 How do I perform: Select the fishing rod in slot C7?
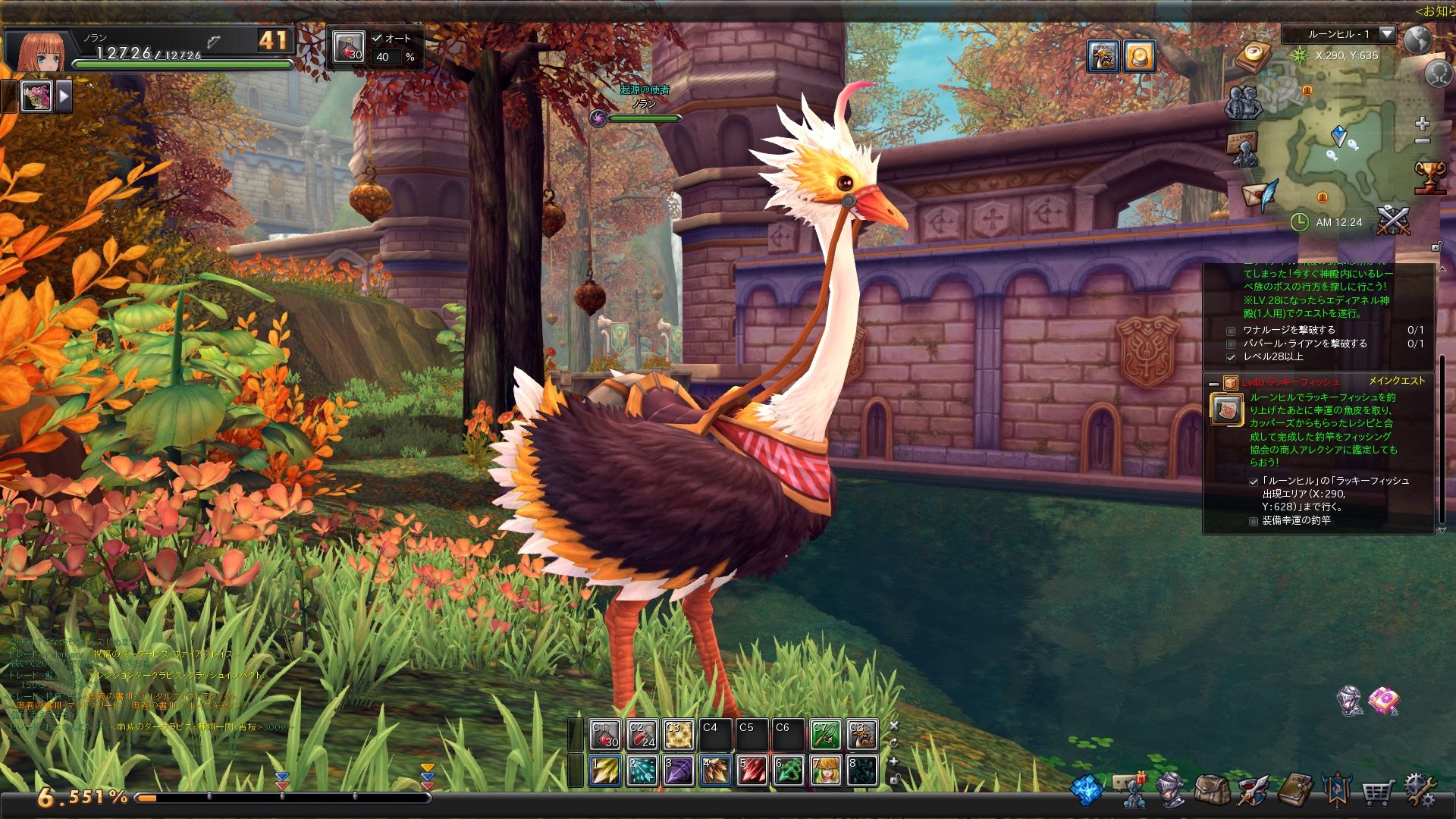coord(825,735)
